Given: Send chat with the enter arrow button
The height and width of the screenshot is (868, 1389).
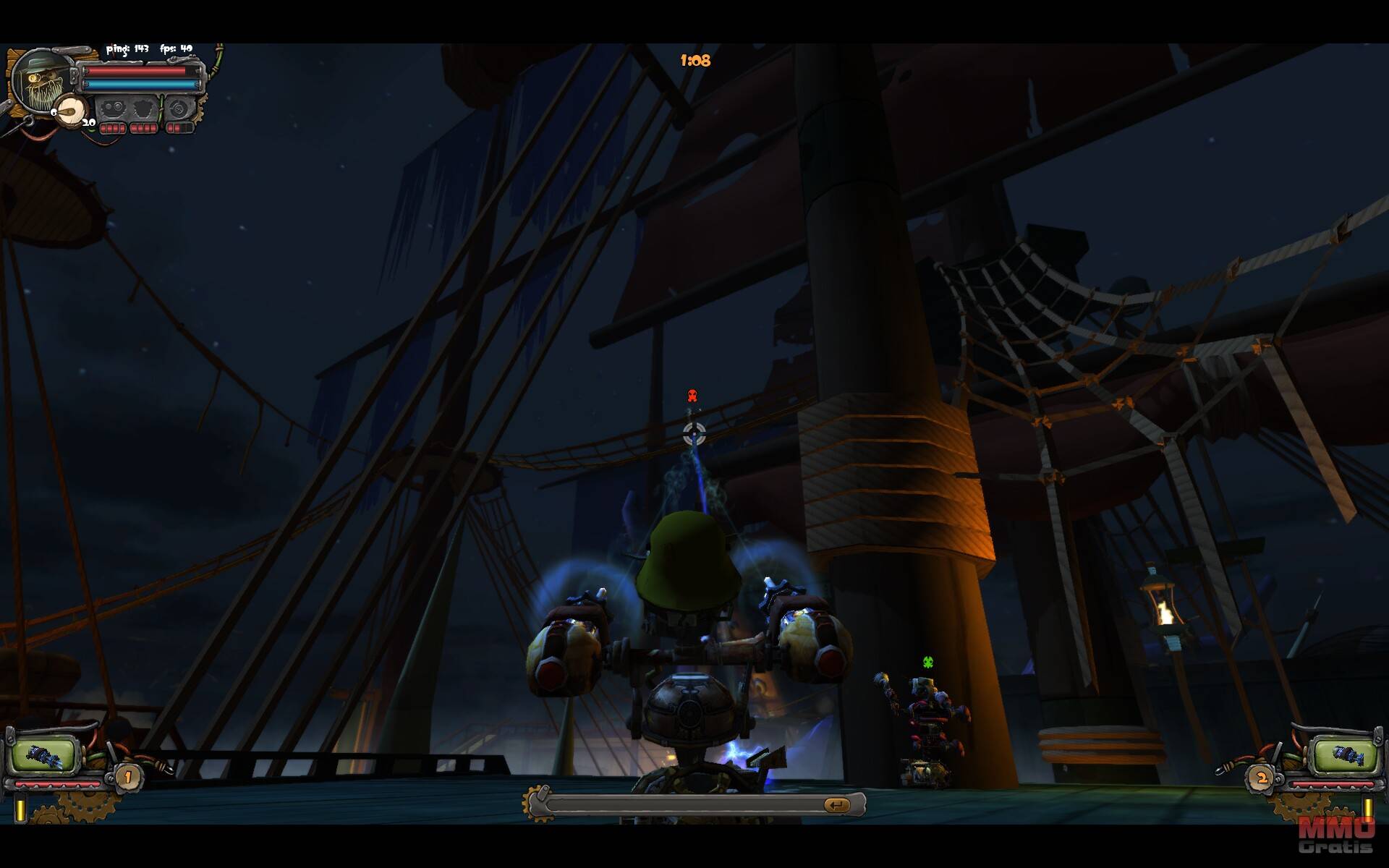Looking at the screenshot, I should [836, 804].
